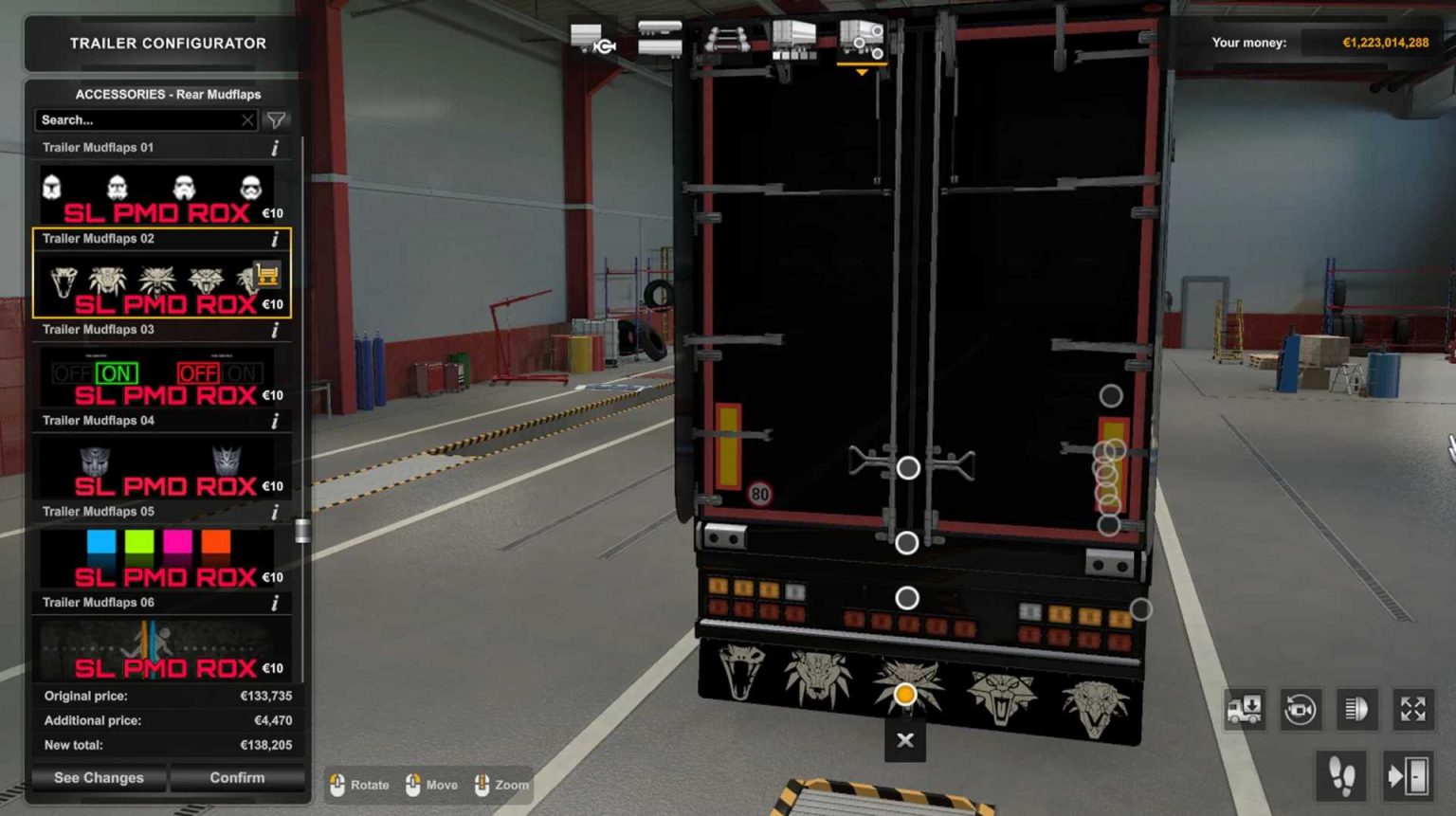1456x816 pixels.
Task: Open the search filter funnel icon
Action: click(276, 119)
